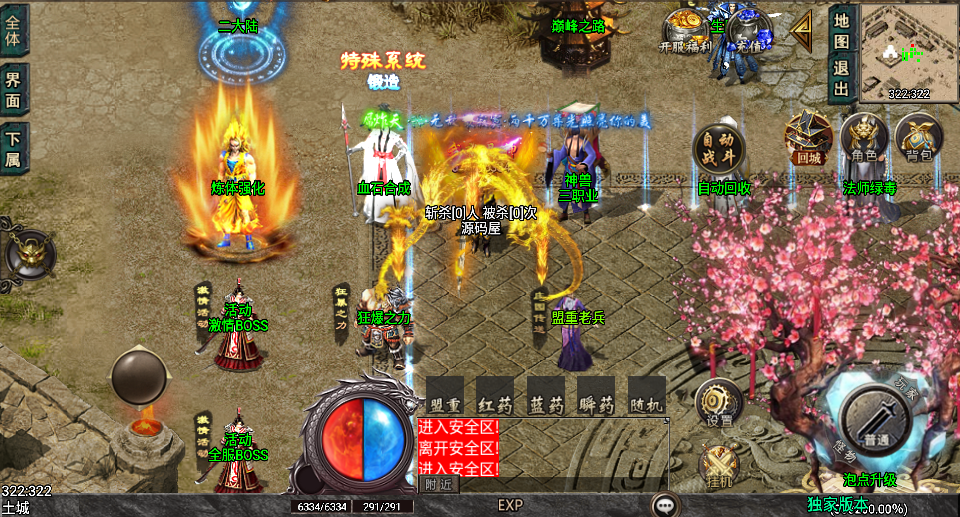Toggle the 自动战斗 auto-battle button
Image resolution: width=960 pixels, height=517 pixels.
(x=720, y=149)
